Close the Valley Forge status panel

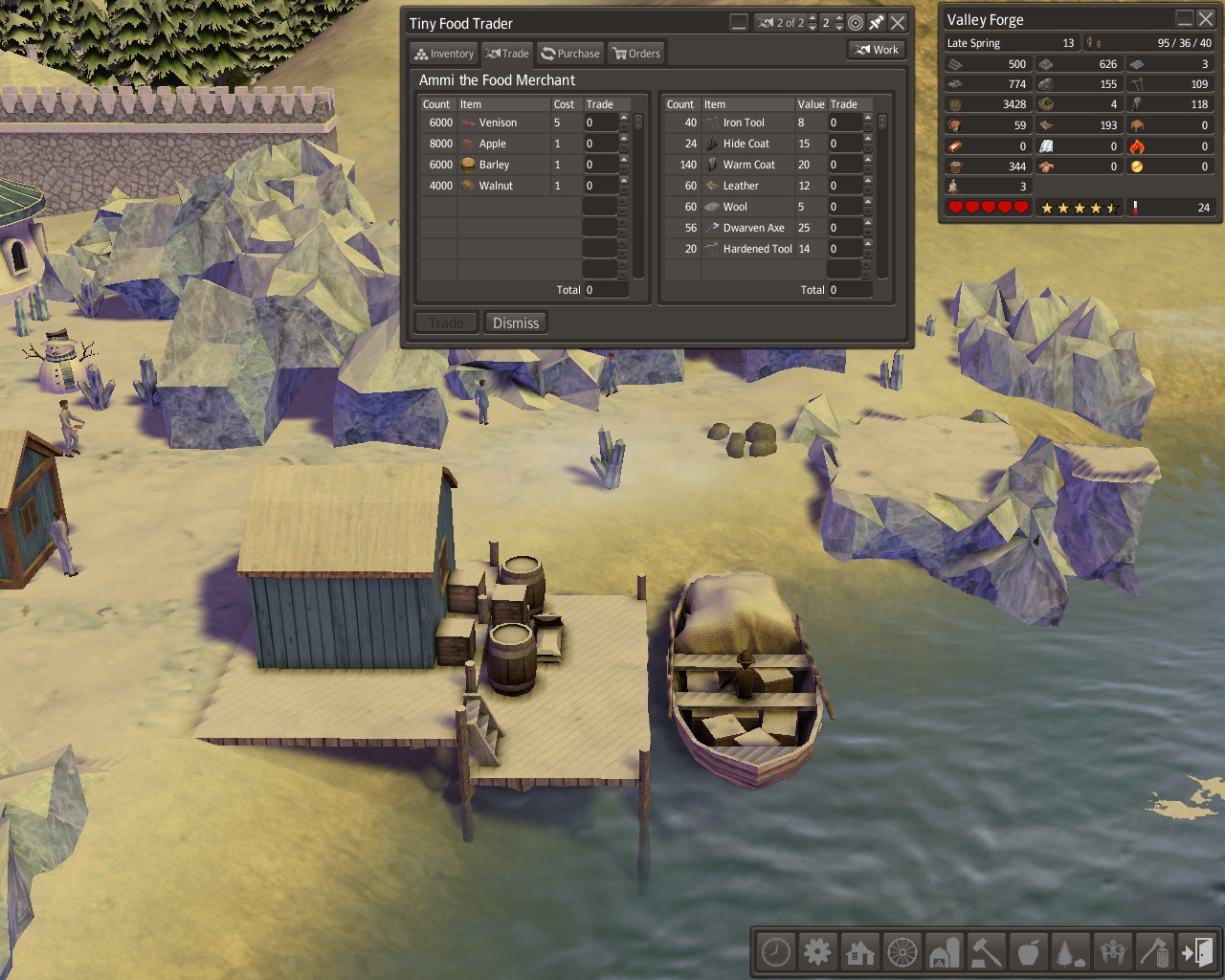[x=1206, y=18]
